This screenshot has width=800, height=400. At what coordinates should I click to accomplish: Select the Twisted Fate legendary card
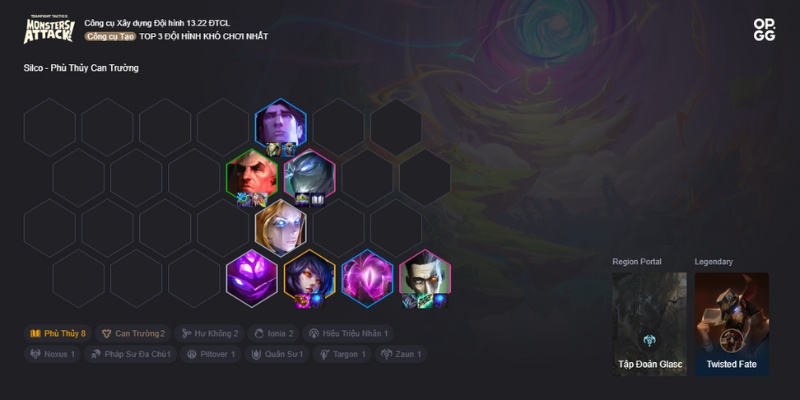click(x=731, y=323)
